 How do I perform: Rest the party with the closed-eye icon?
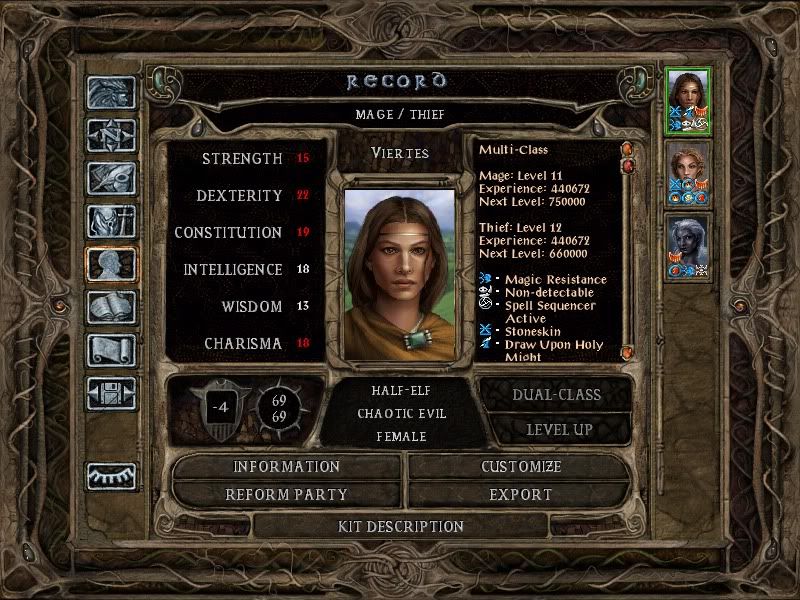point(110,476)
